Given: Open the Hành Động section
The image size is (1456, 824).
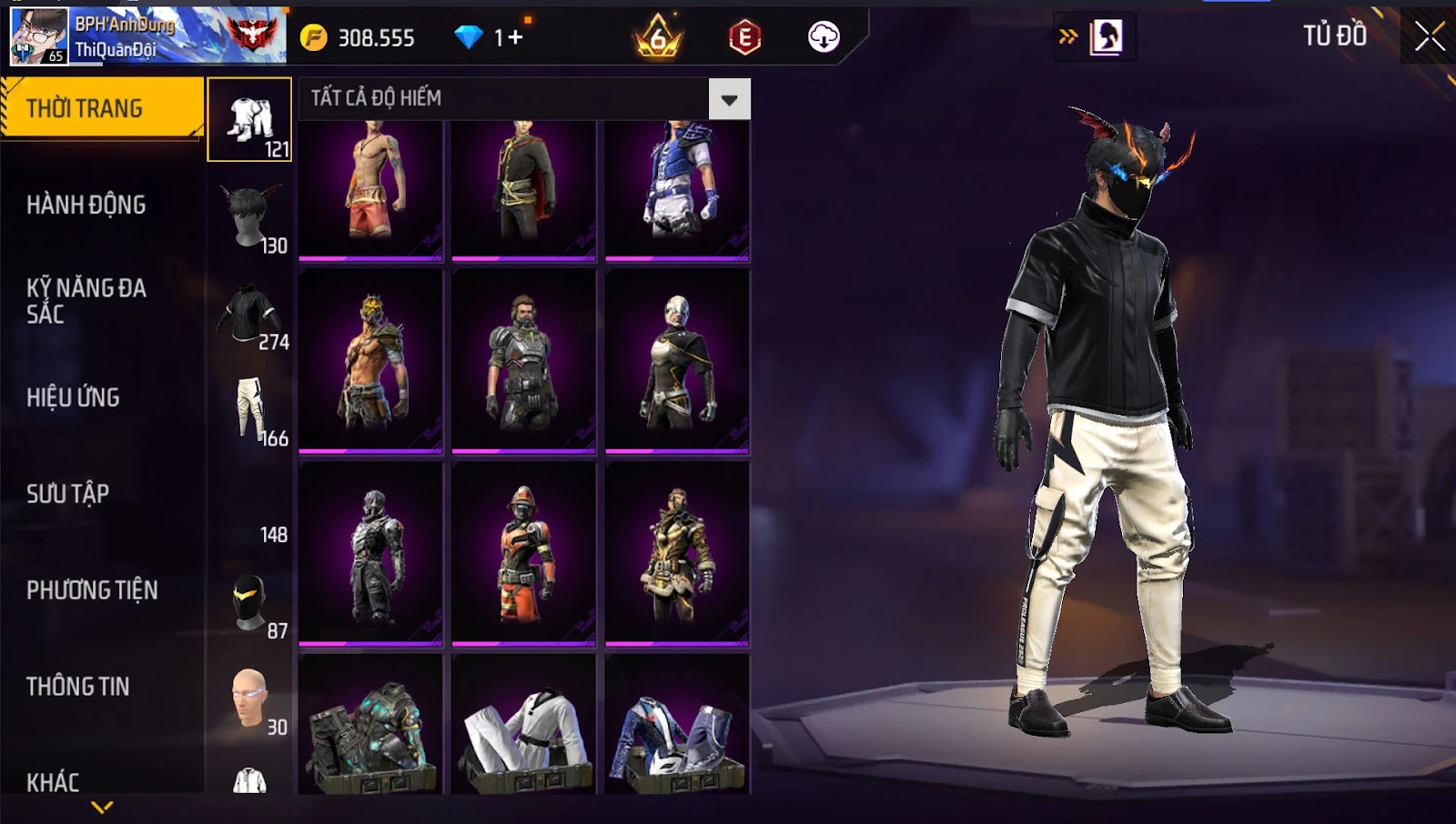Looking at the screenshot, I should coord(86,205).
